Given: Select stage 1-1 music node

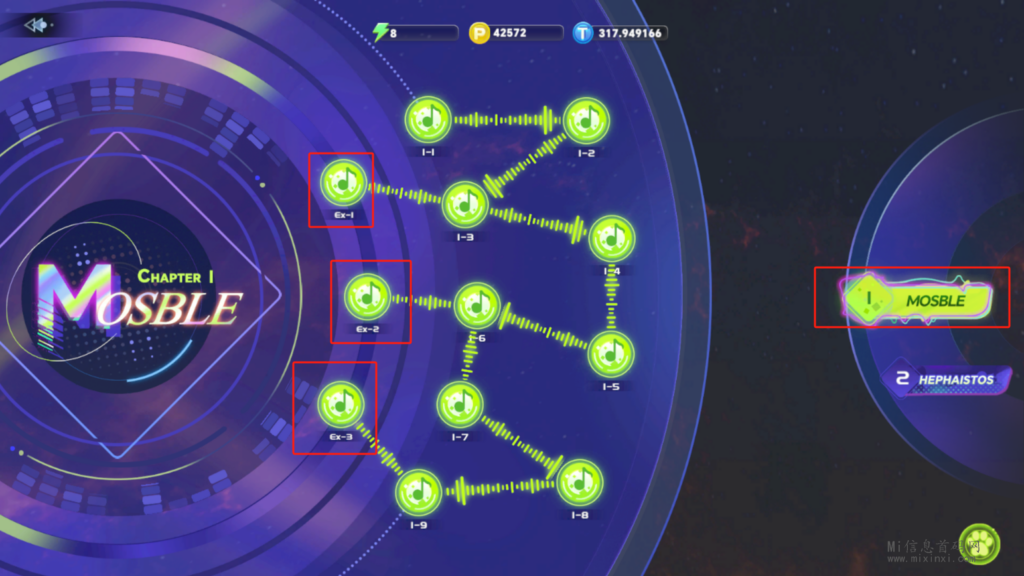Looking at the screenshot, I should 428,120.
